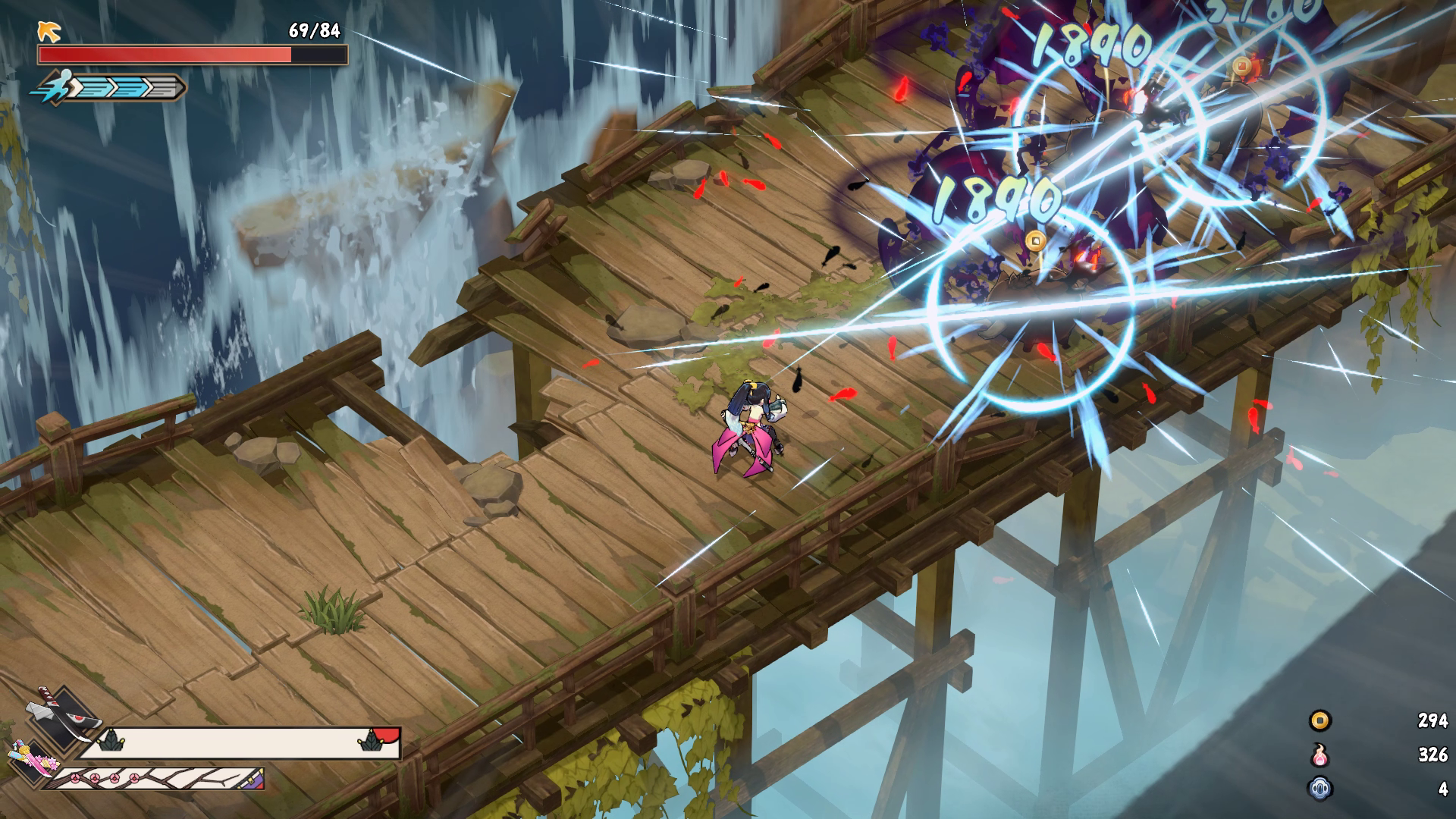Screen dimensions: 1456x819
Task: Click the pink soul flame icon
Action: click(x=1320, y=755)
